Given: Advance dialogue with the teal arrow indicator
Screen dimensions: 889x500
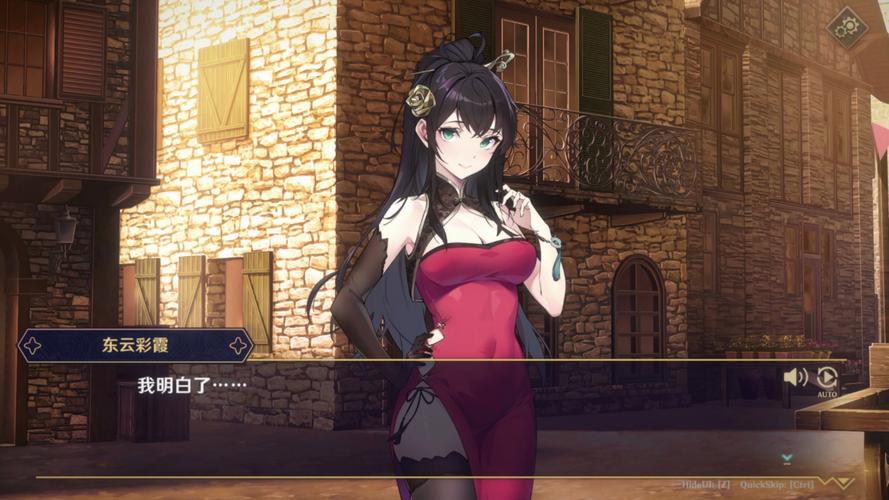Looking at the screenshot, I should point(787,458).
